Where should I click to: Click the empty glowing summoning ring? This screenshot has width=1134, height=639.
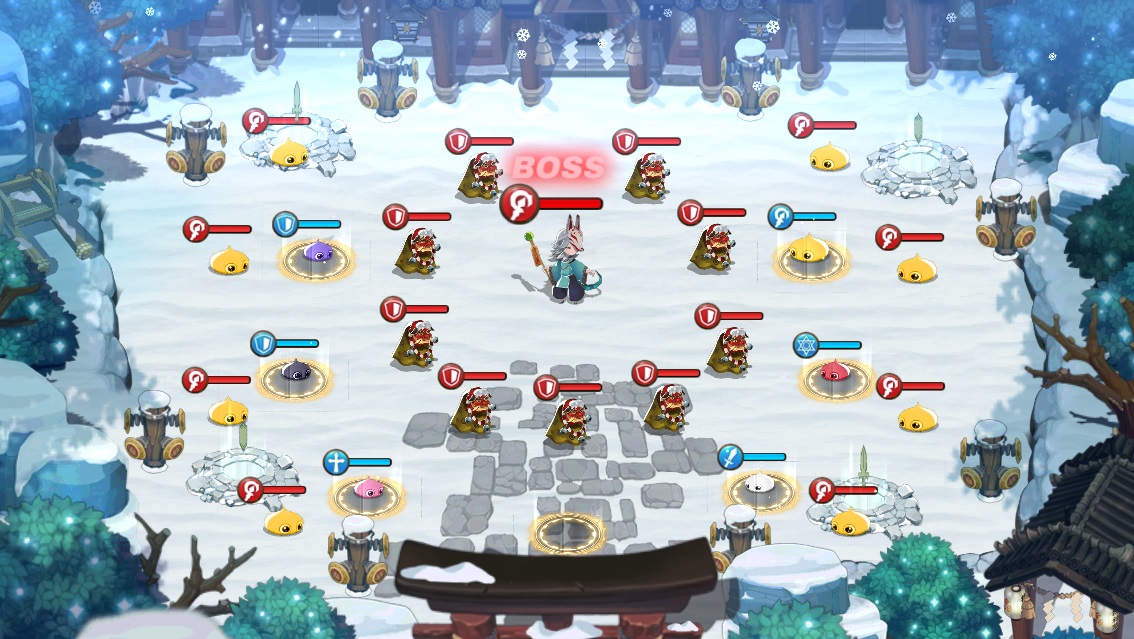[567, 531]
